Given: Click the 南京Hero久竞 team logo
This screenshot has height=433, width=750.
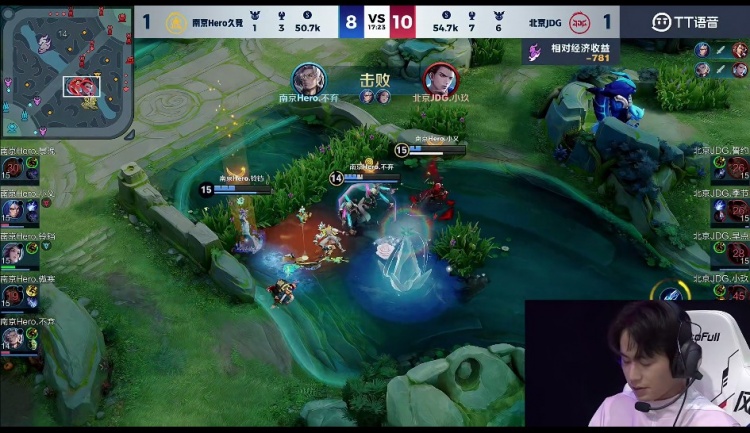Looking at the screenshot, I should point(176,21).
